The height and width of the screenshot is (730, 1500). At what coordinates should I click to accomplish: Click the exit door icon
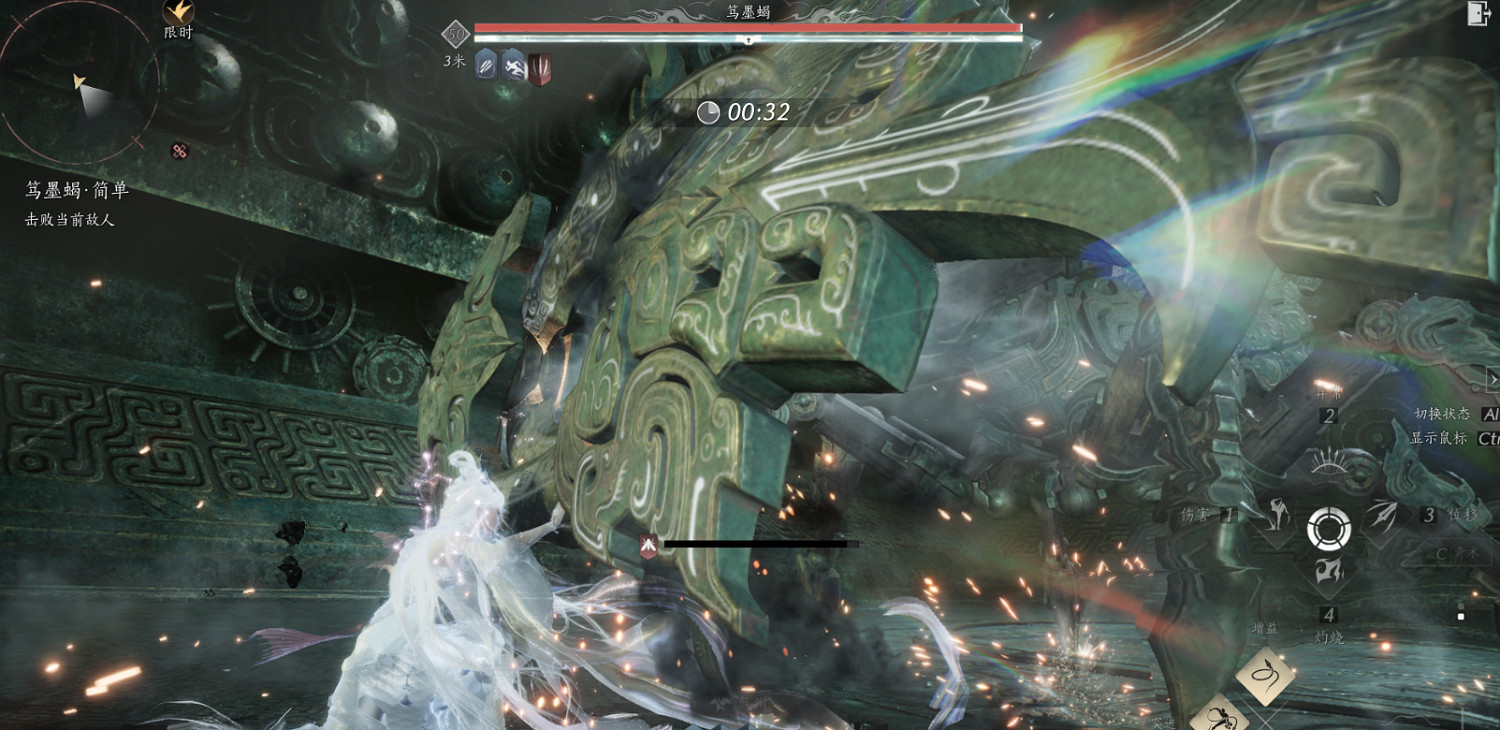(x=1478, y=13)
